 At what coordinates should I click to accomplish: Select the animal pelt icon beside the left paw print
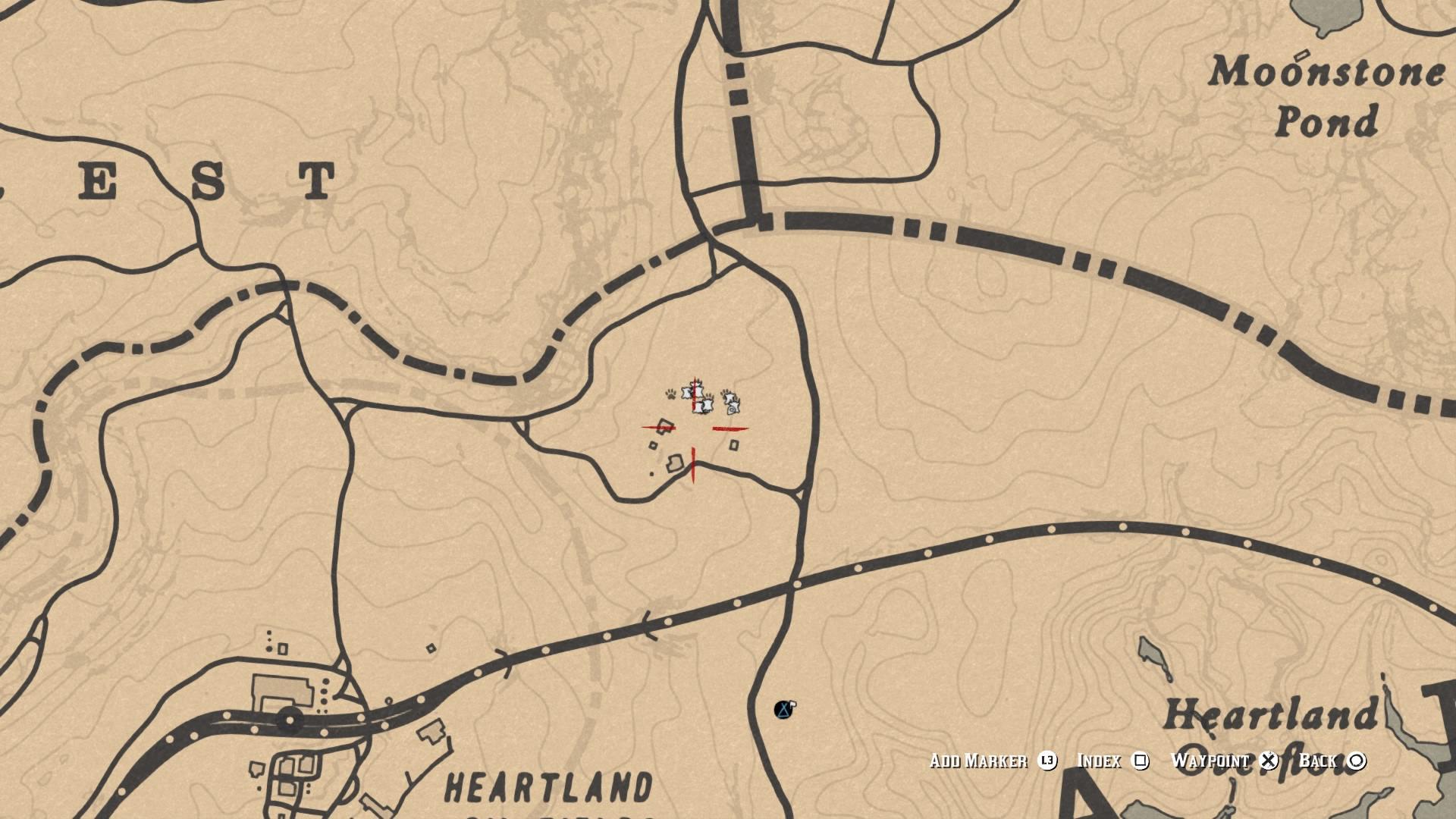[x=686, y=392]
